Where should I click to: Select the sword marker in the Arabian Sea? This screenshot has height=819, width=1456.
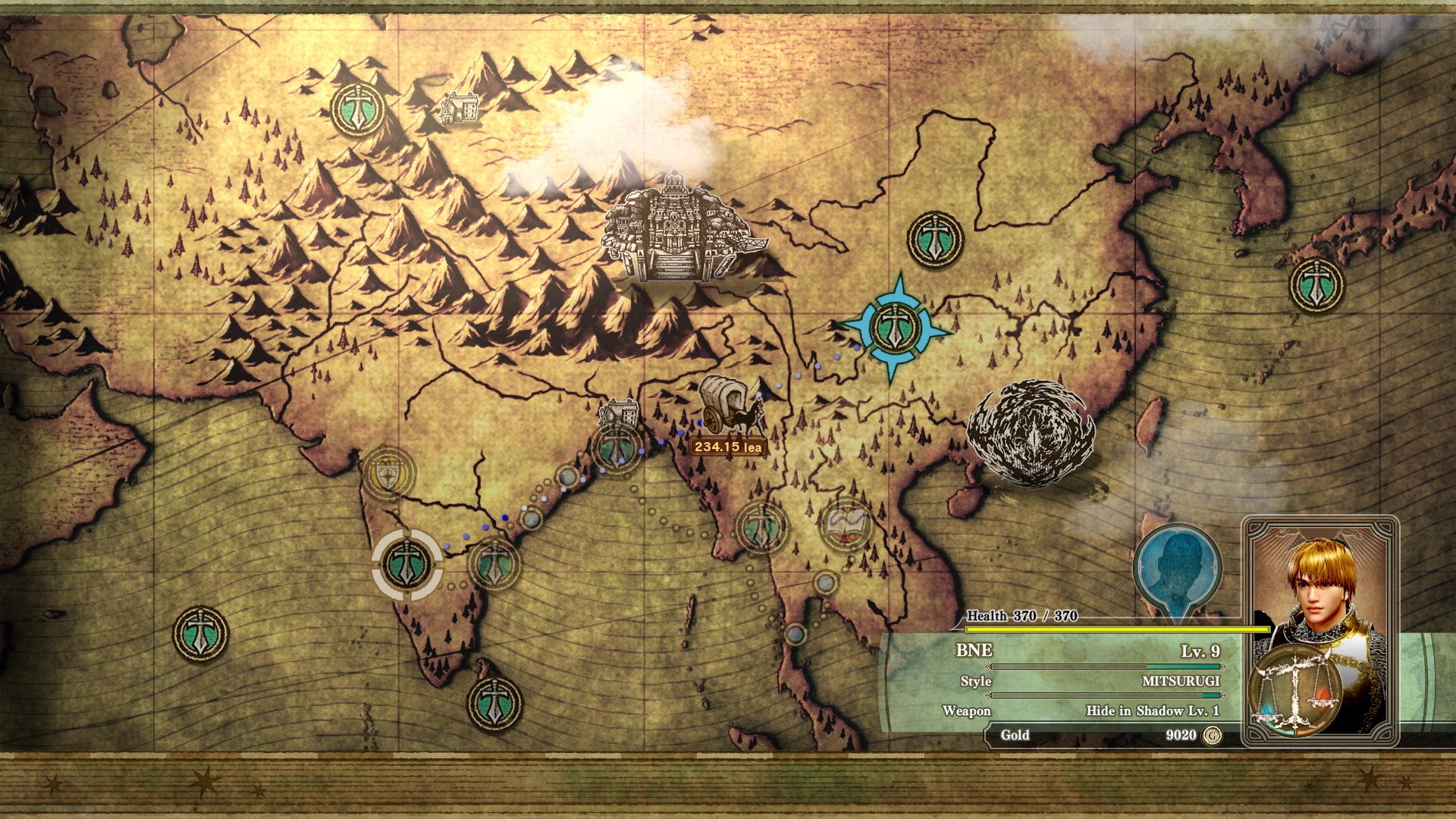click(200, 633)
